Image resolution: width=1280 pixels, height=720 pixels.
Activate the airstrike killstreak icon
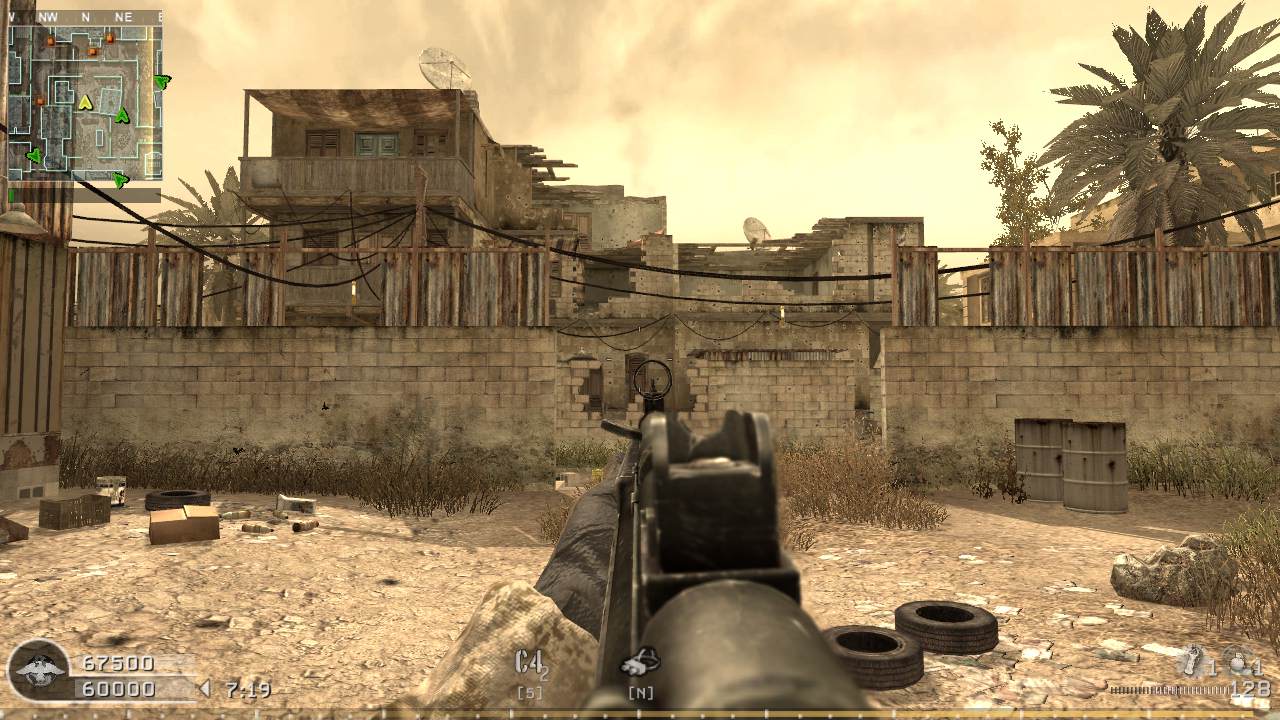[x=640, y=662]
